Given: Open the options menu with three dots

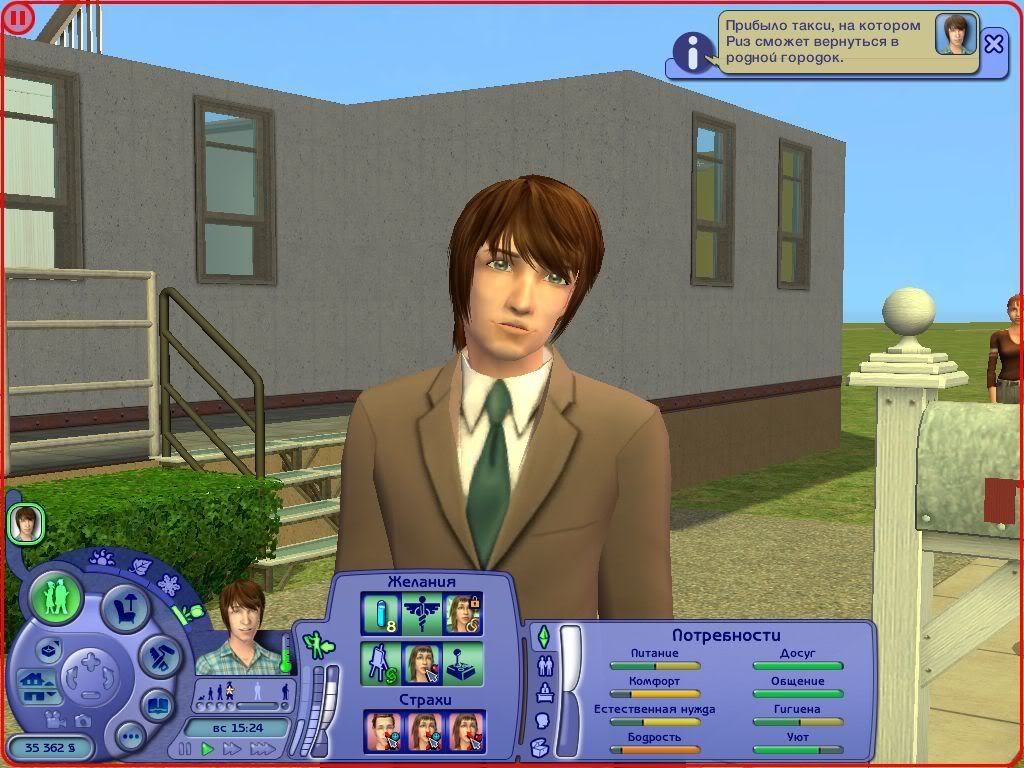Looking at the screenshot, I should tap(130, 738).
